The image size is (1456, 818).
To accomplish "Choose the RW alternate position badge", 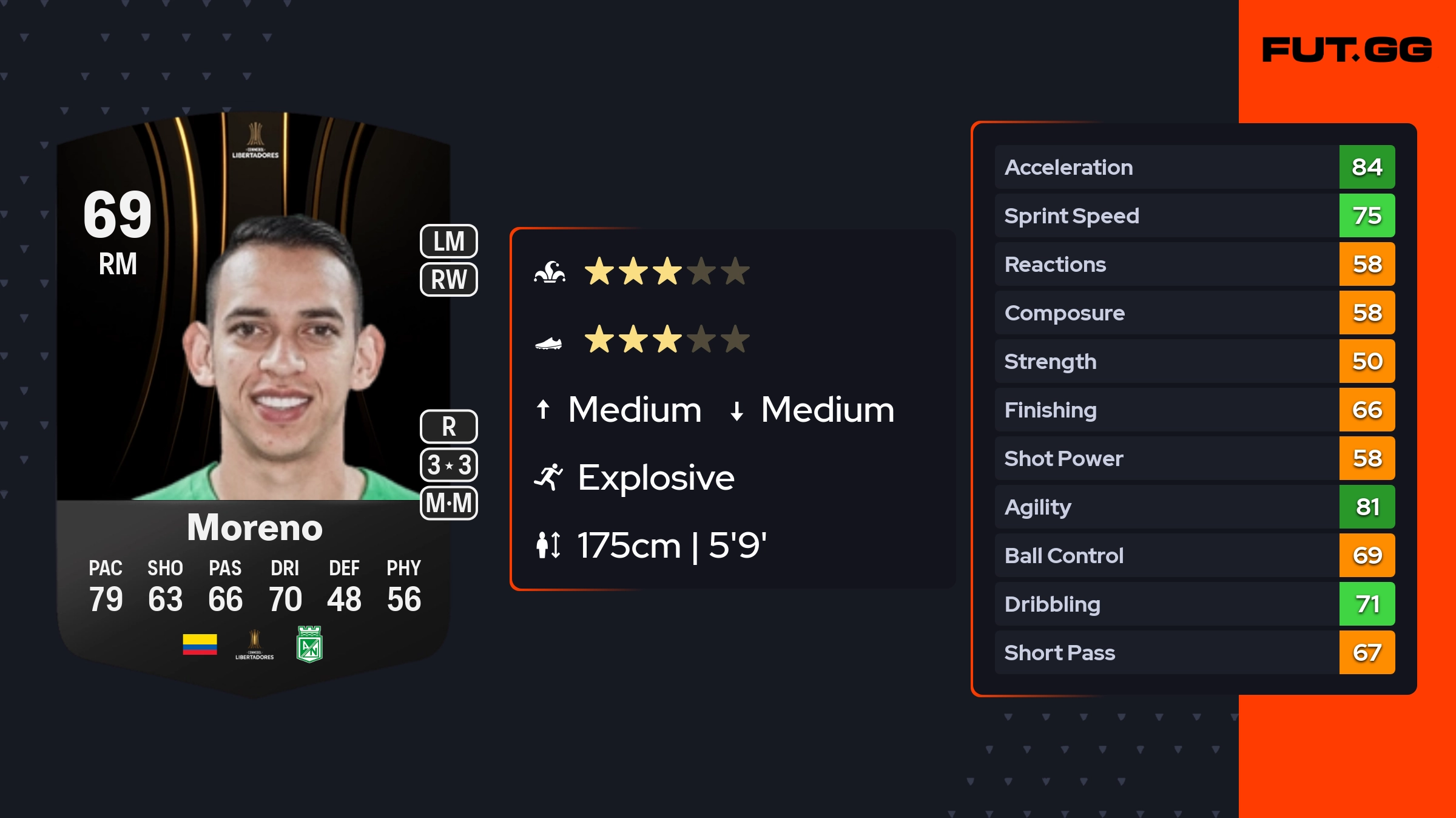I will coord(449,280).
